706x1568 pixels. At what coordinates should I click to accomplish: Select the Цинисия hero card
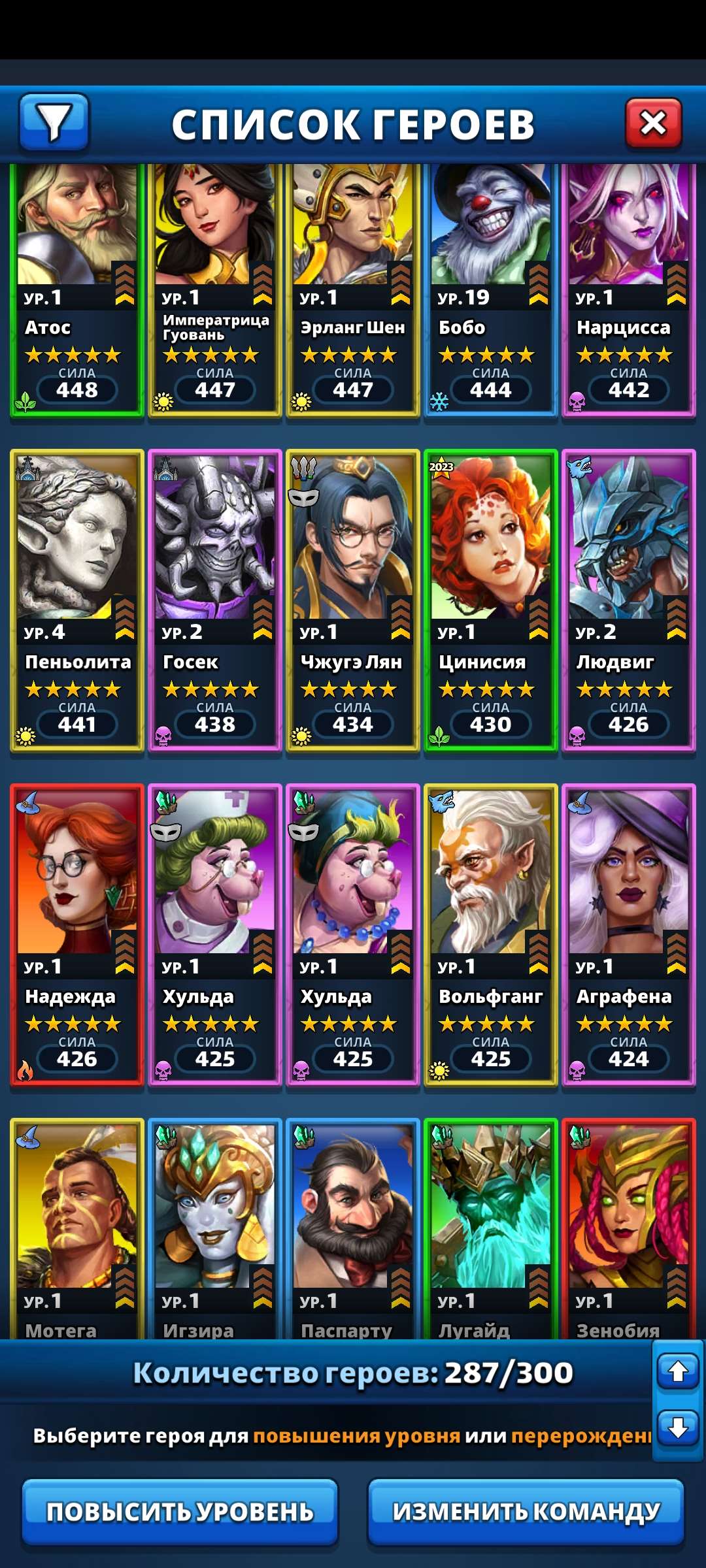coord(491,600)
